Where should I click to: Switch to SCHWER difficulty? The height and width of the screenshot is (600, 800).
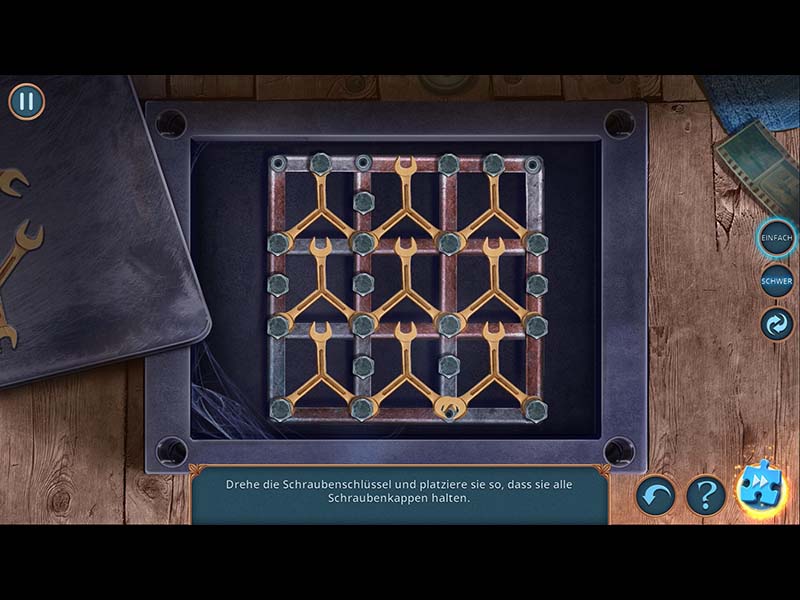pyautogui.click(x=777, y=281)
